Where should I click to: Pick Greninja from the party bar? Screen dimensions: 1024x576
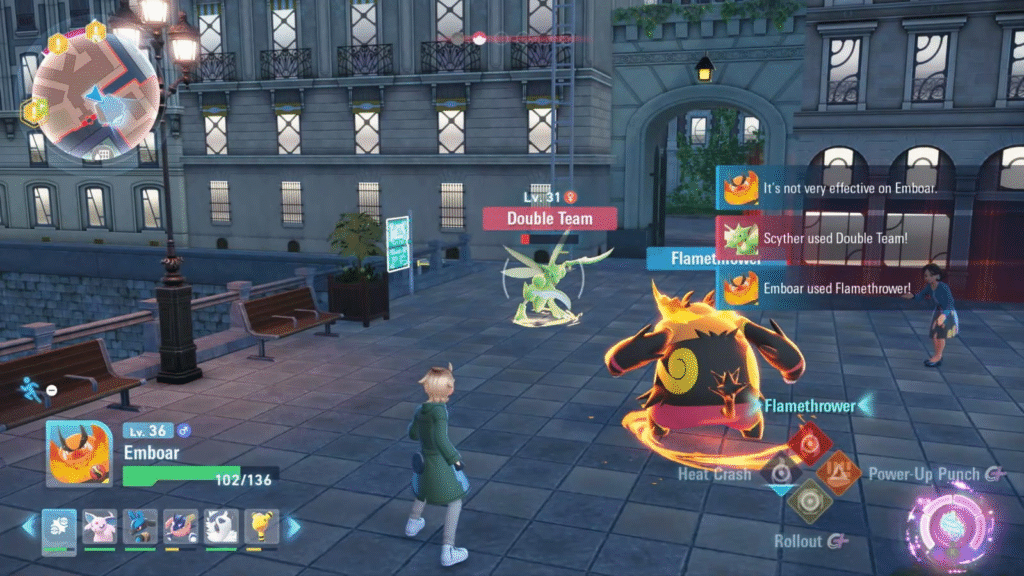pos(180,526)
